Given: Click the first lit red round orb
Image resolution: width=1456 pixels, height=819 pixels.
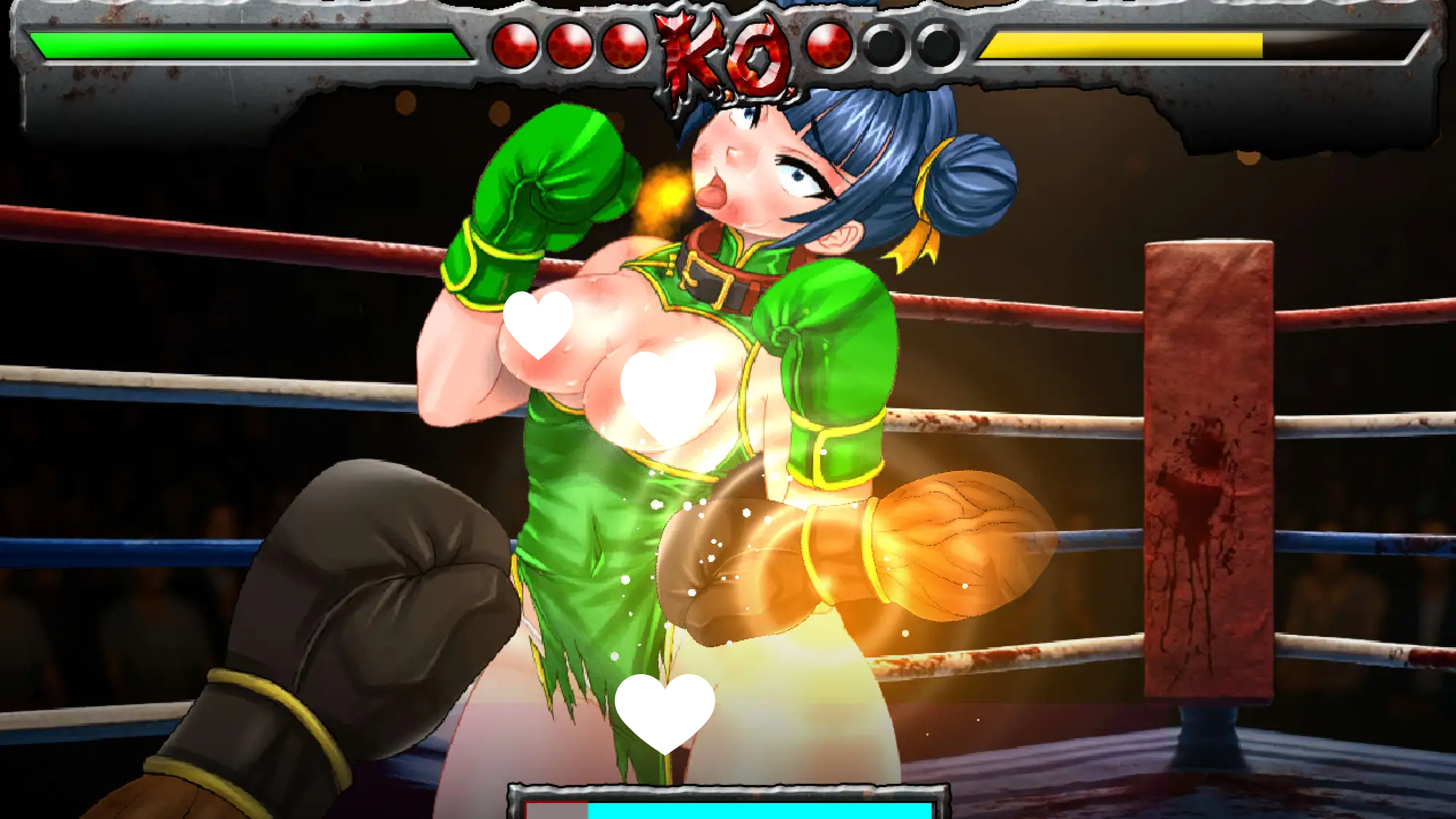Looking at the screenshot, I should (x=517, y=44).
